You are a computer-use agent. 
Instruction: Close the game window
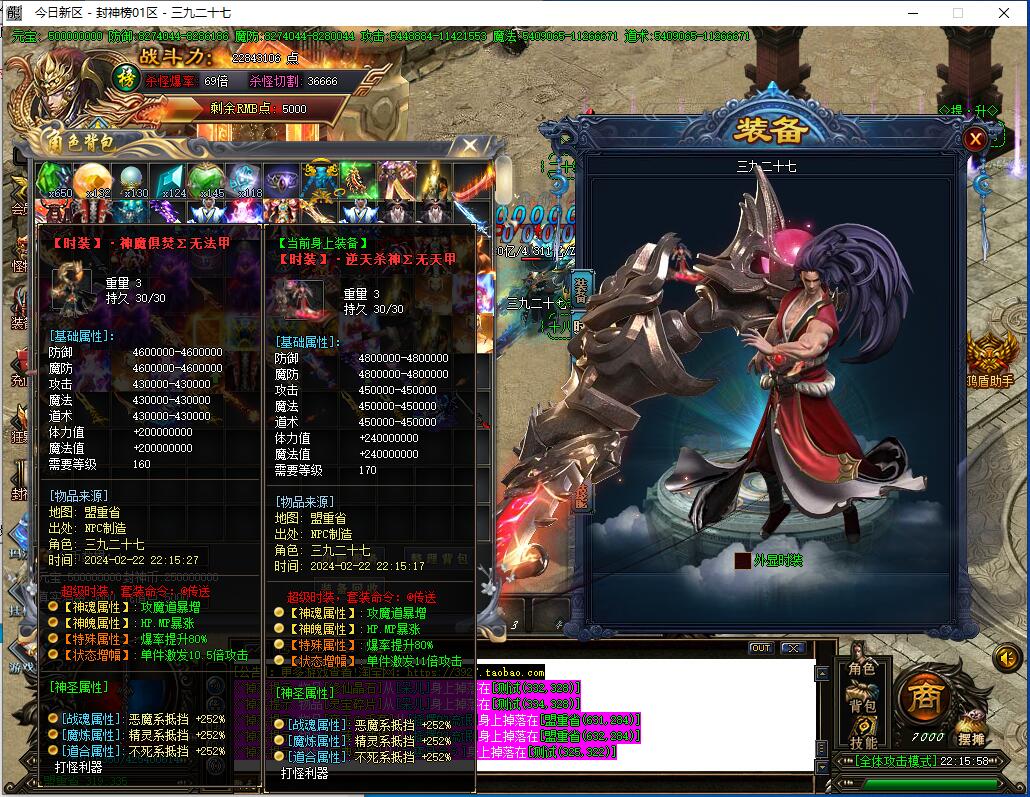(x=1004, y=13)
